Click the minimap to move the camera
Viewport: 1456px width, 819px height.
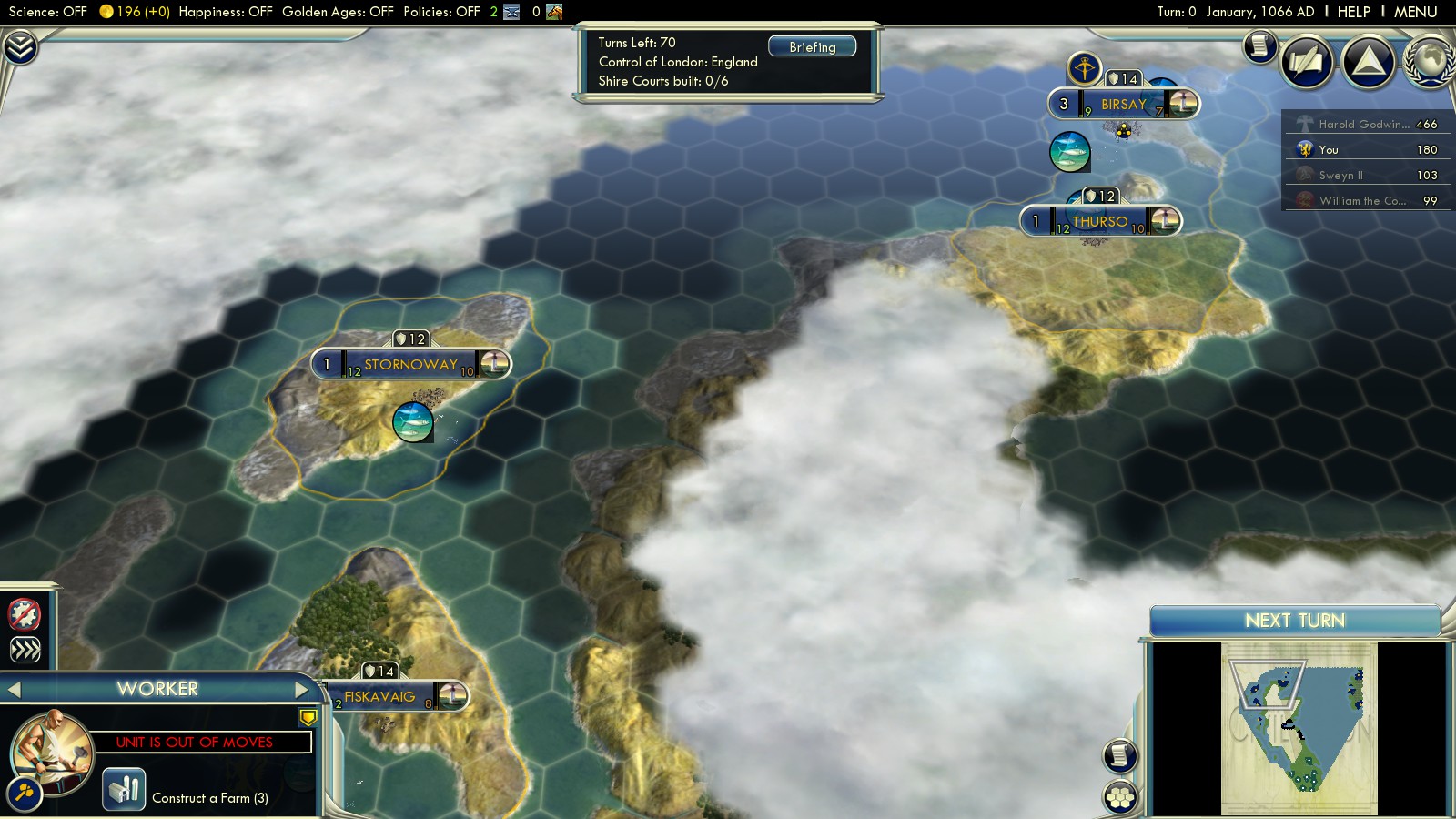[x=1299, y=728]
